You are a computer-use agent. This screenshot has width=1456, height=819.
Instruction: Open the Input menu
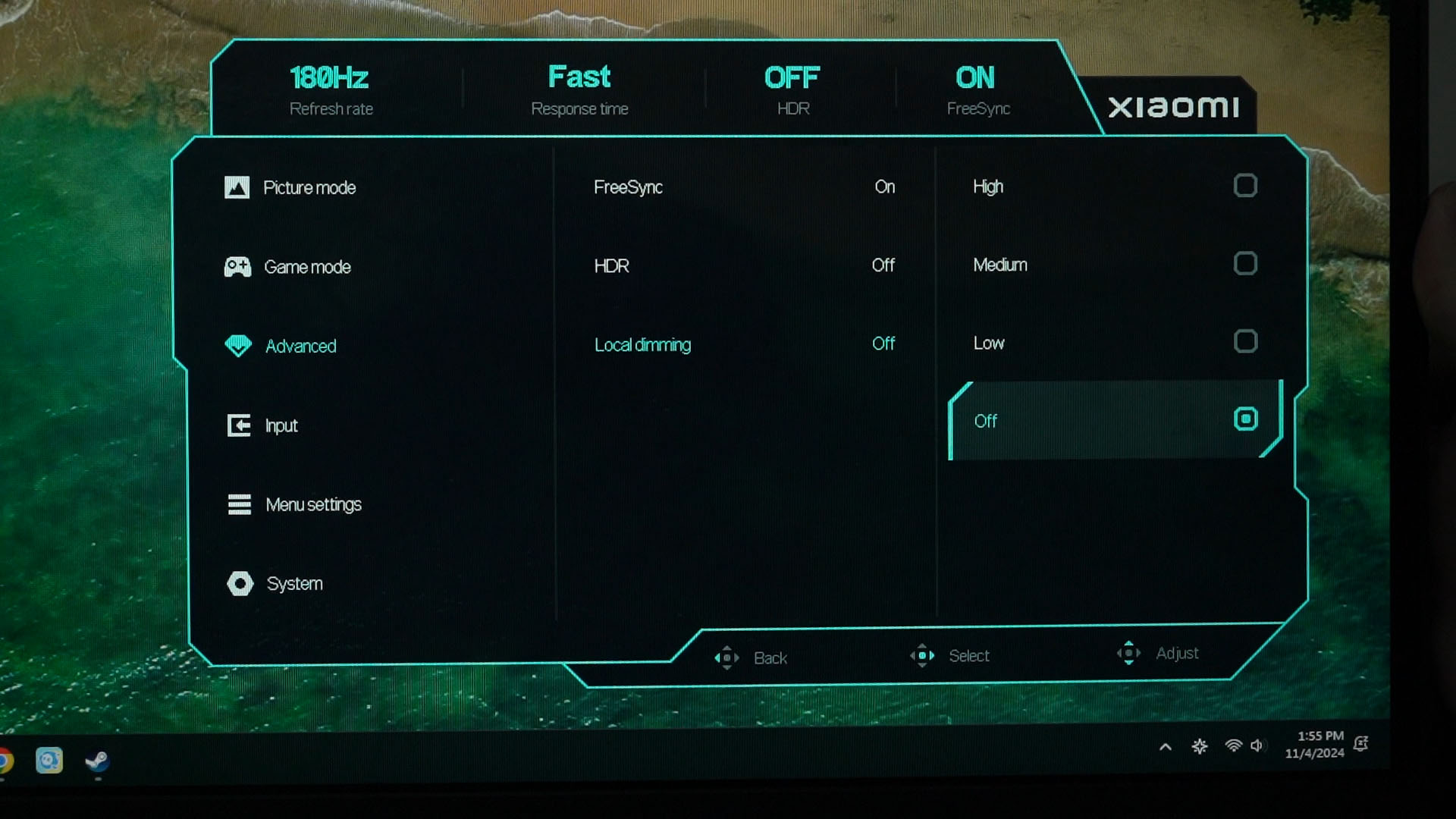click(281, 425)
